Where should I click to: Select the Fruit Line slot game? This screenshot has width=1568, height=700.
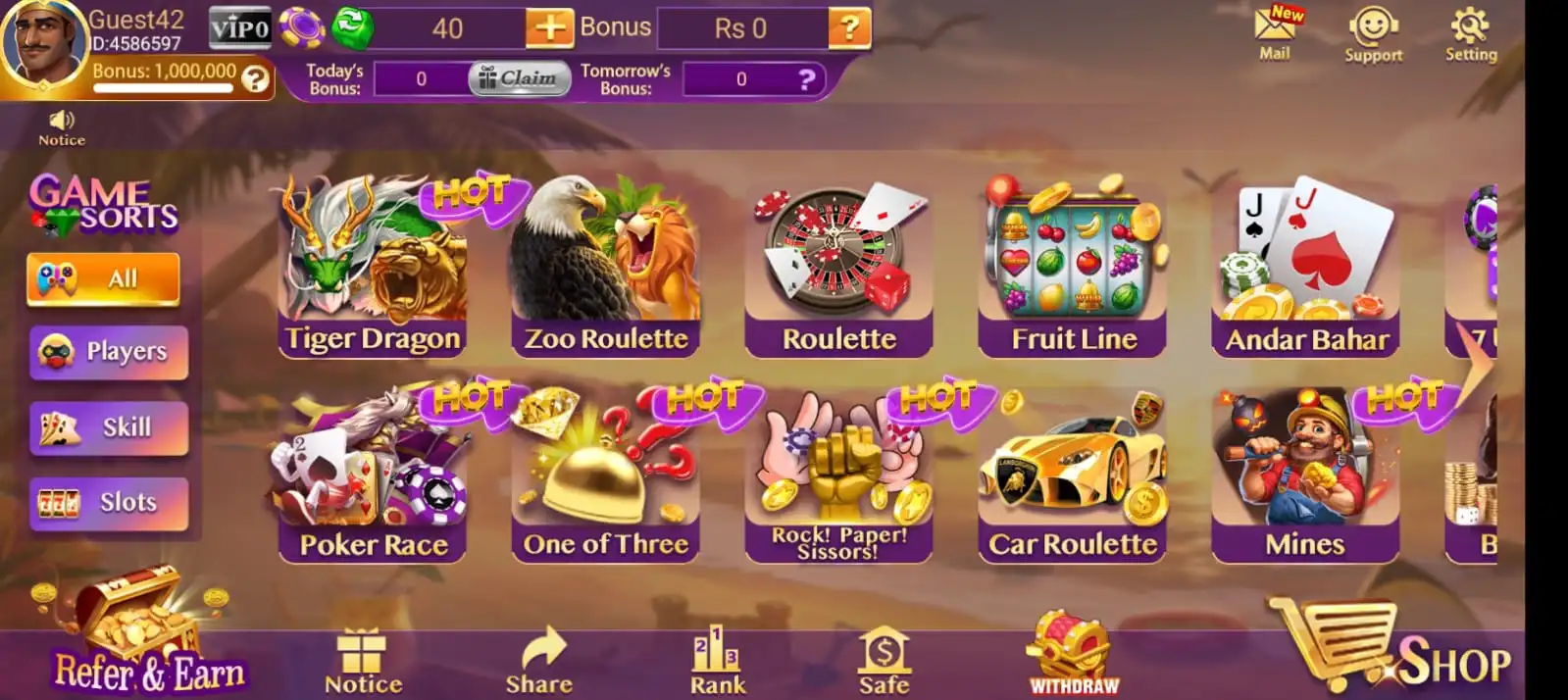pos(1073,270)
